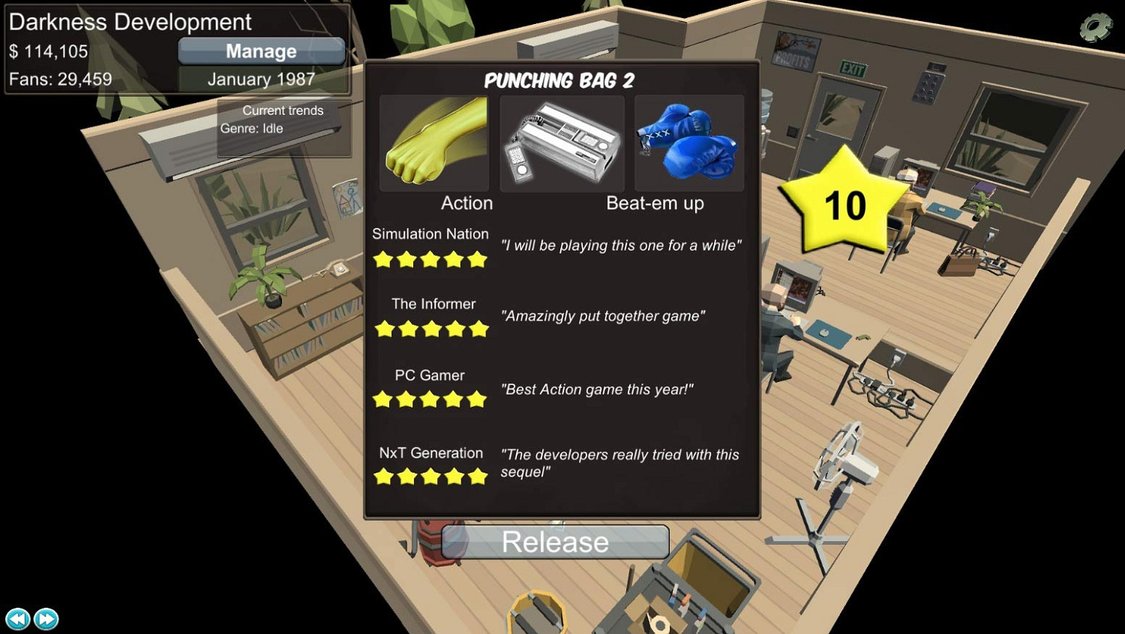
Task: Open the Manage menu
Action: (x=261, y=51)
